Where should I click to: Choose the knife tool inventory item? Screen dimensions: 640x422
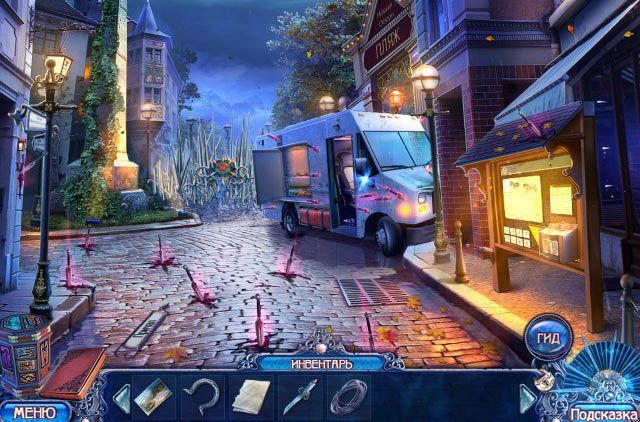(299, 396)
